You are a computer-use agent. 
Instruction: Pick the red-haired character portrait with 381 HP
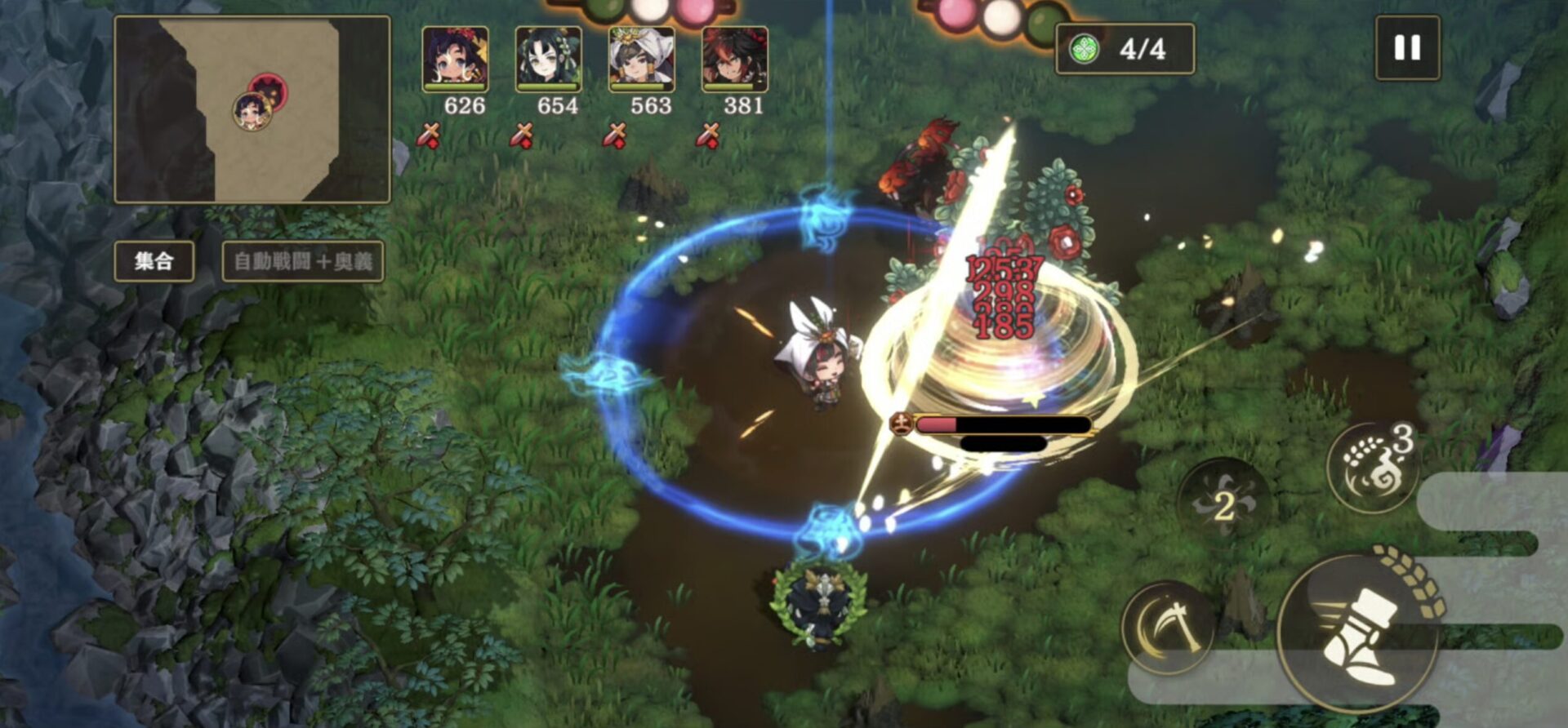(734, 59)
